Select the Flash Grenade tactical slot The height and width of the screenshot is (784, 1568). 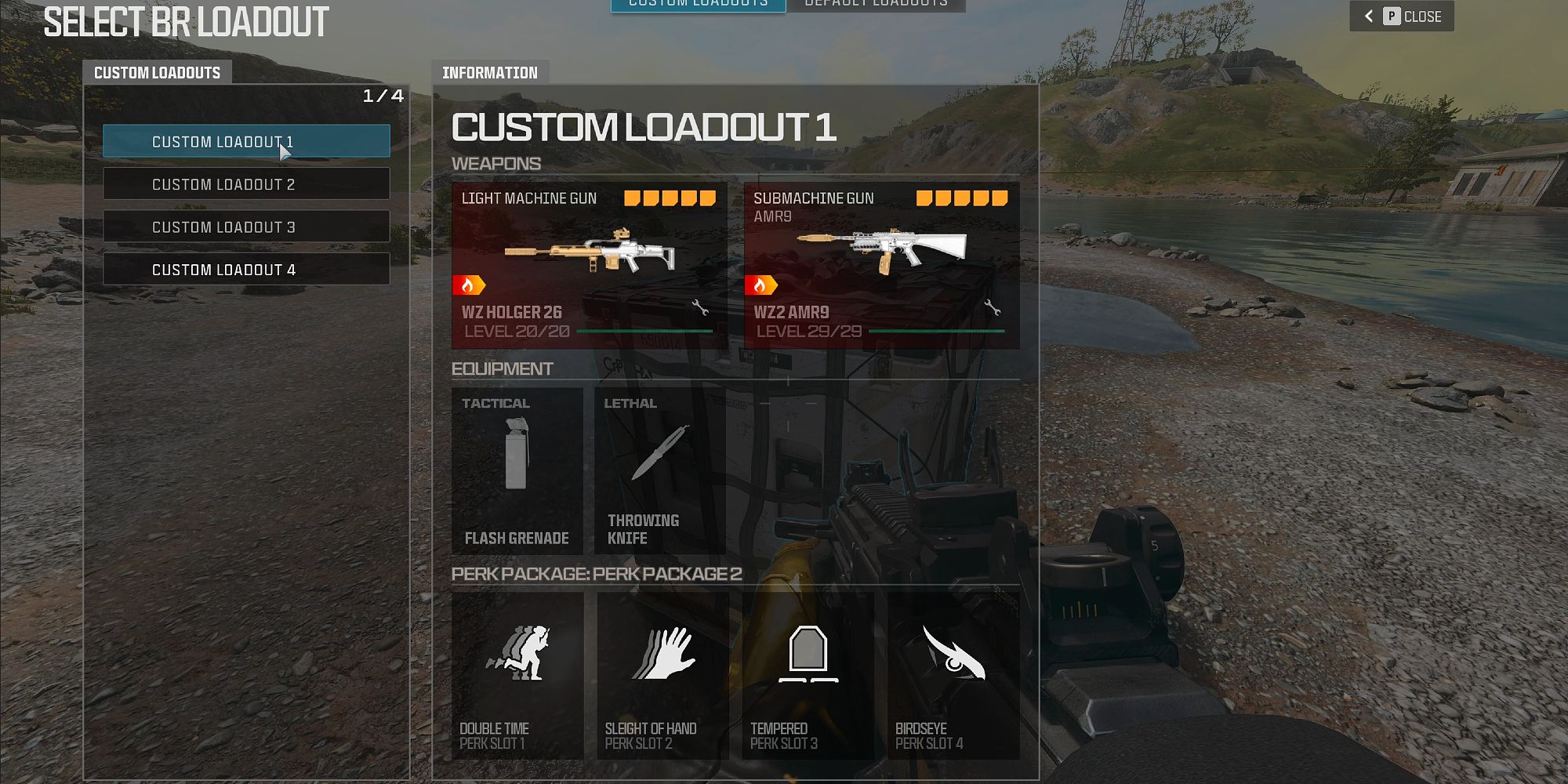pos(517,470)
